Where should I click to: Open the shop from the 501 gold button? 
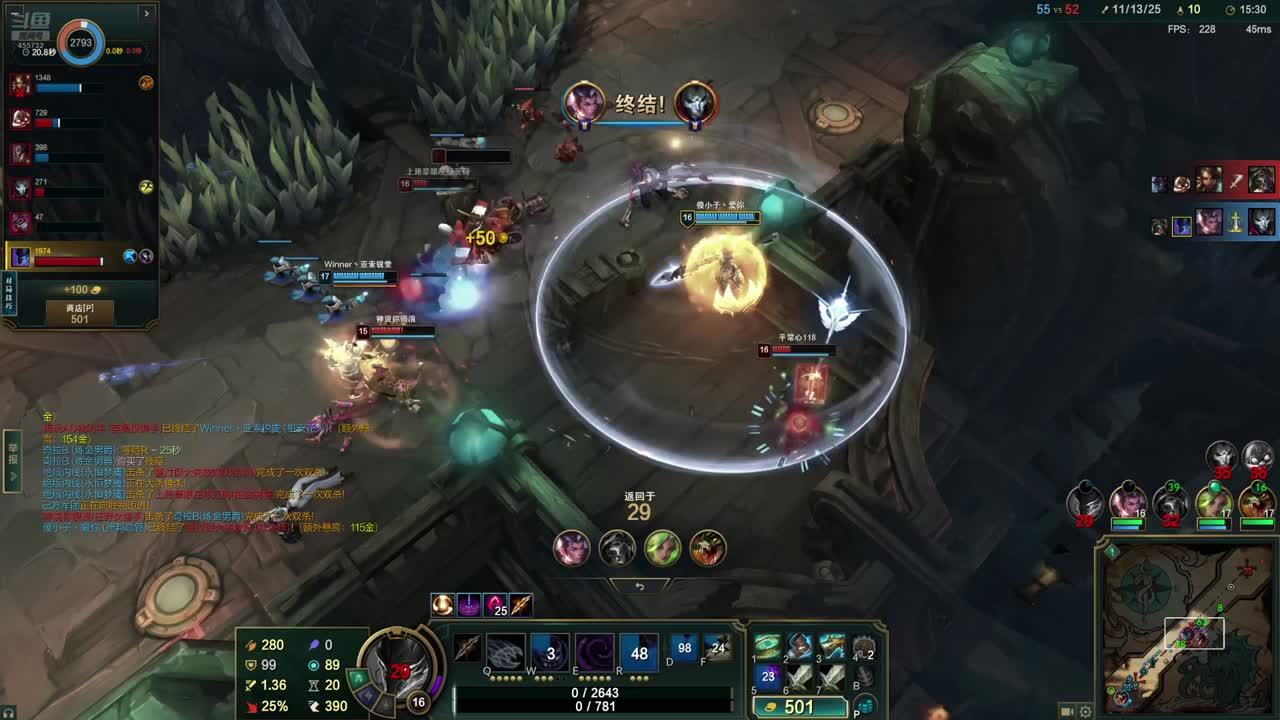point(800,707)
